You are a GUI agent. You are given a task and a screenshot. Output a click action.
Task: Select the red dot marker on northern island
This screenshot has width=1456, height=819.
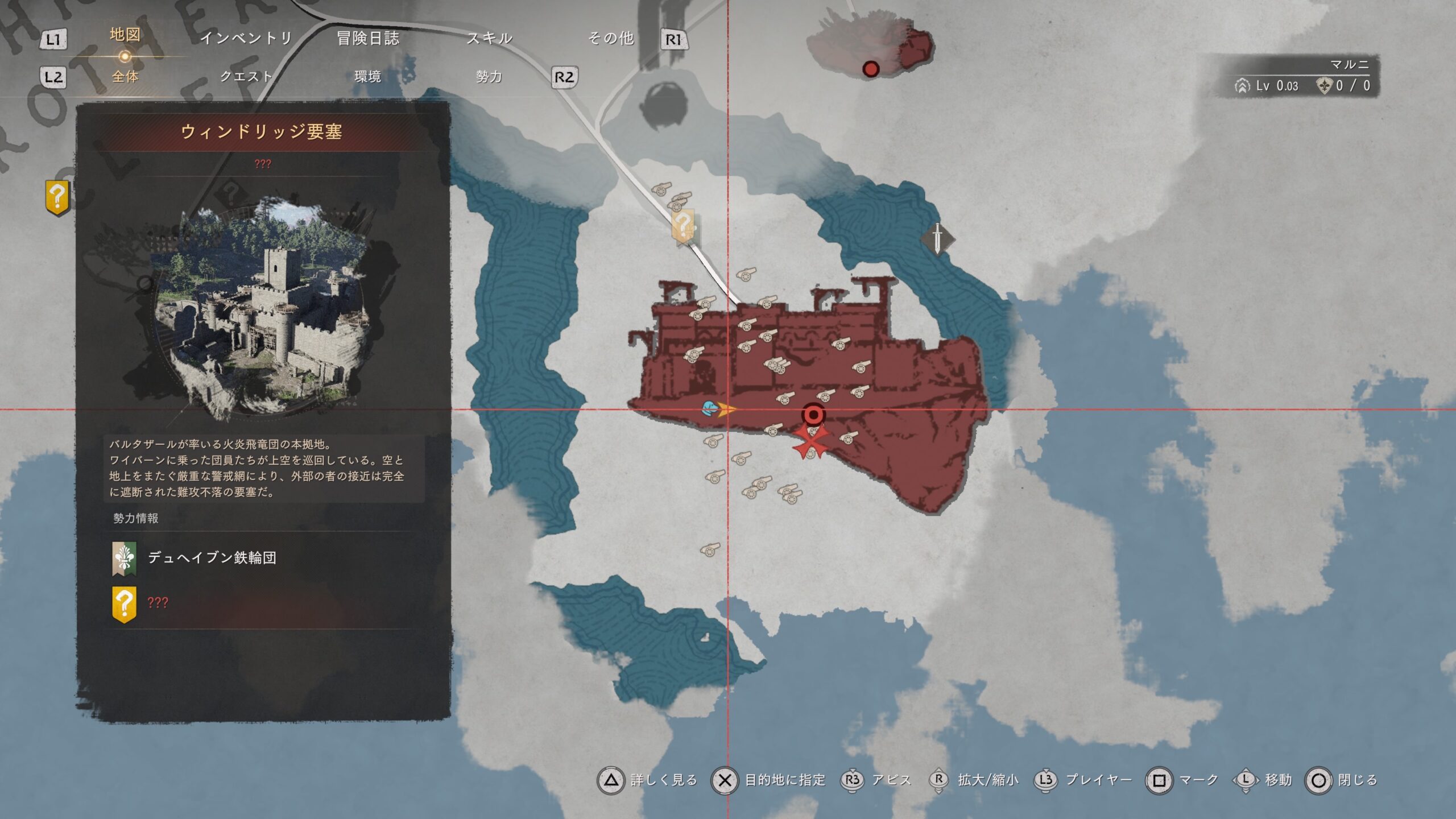[x=871, y=69]
